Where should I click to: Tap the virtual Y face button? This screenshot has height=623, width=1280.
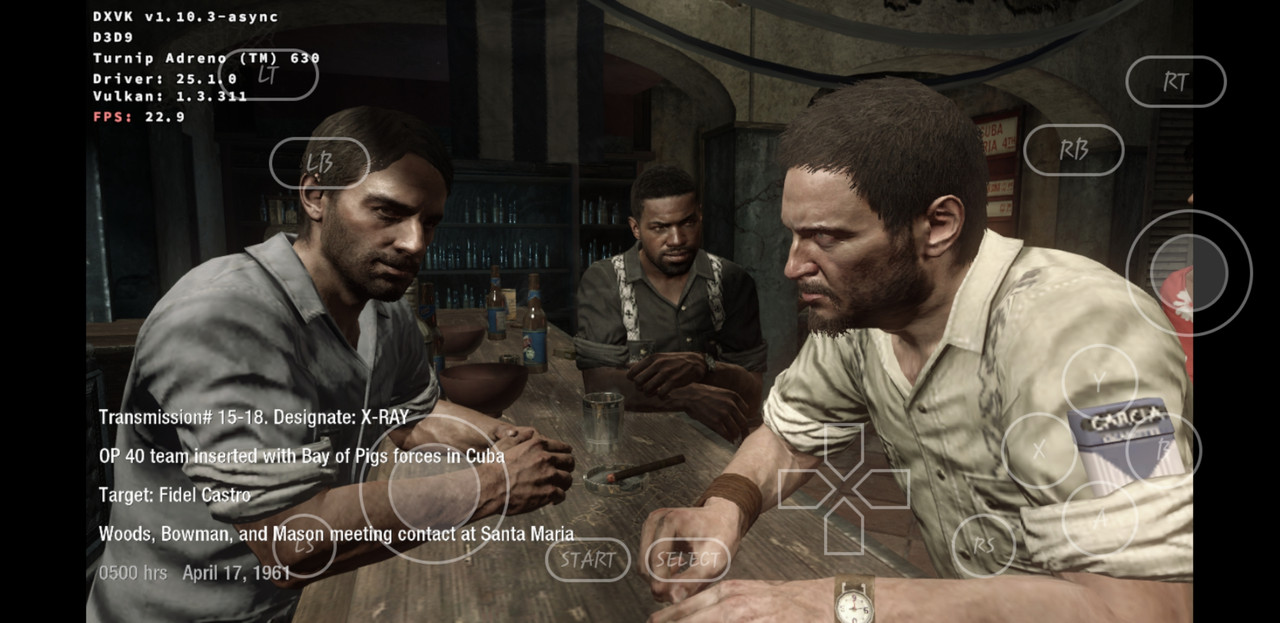1099,381
